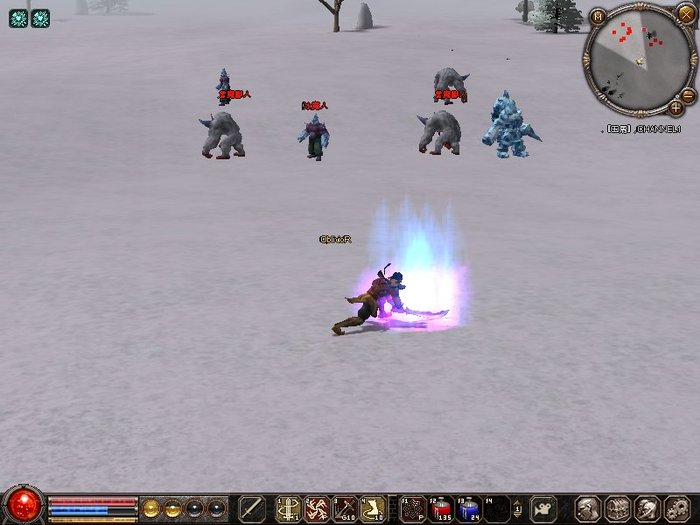Open the character helmet menu icon
Screen dimensions: 700x525
click(x=588, y=508)
